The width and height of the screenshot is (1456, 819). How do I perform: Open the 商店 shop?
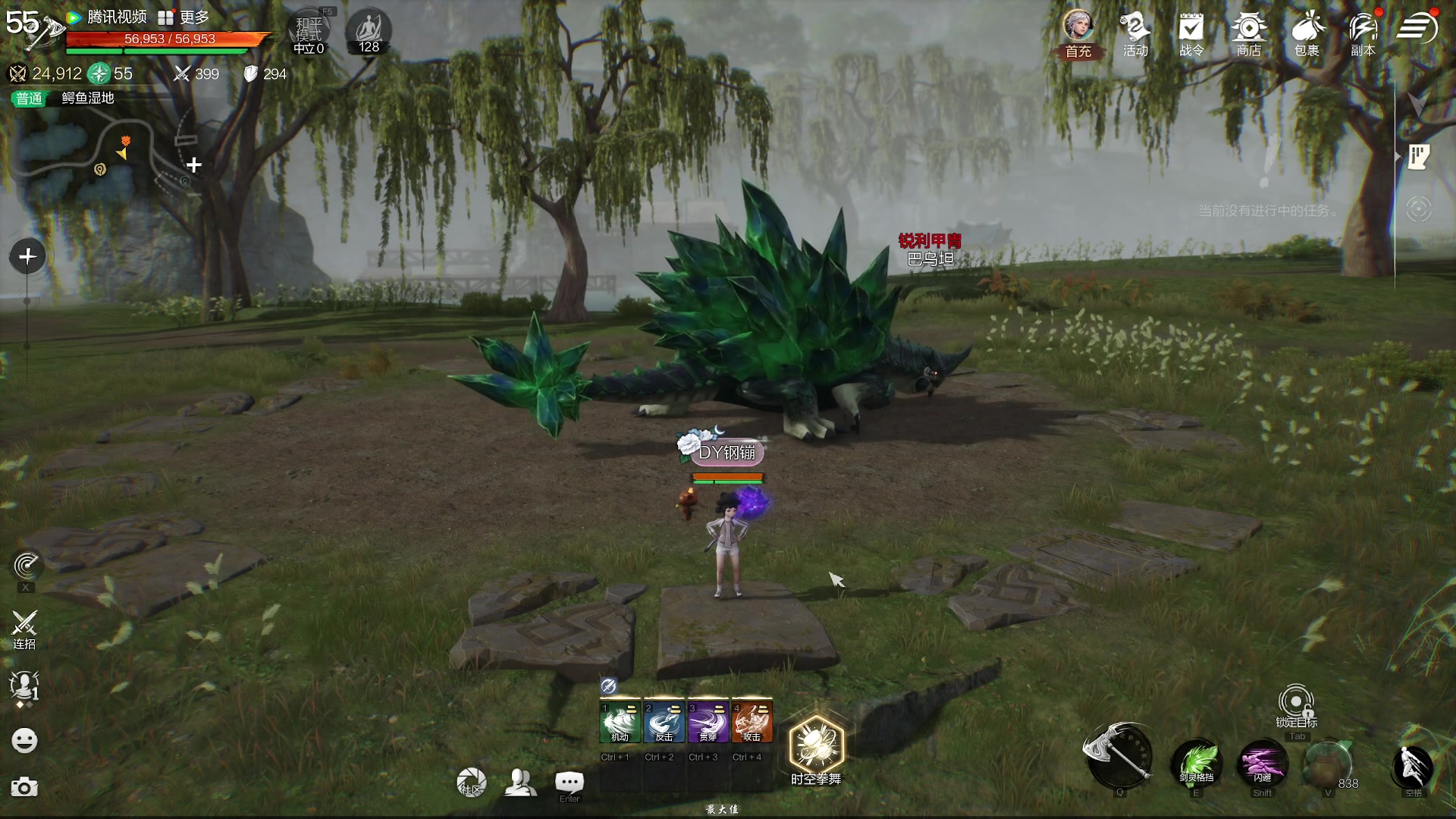pyautogui.click(x=1248, y=33)
